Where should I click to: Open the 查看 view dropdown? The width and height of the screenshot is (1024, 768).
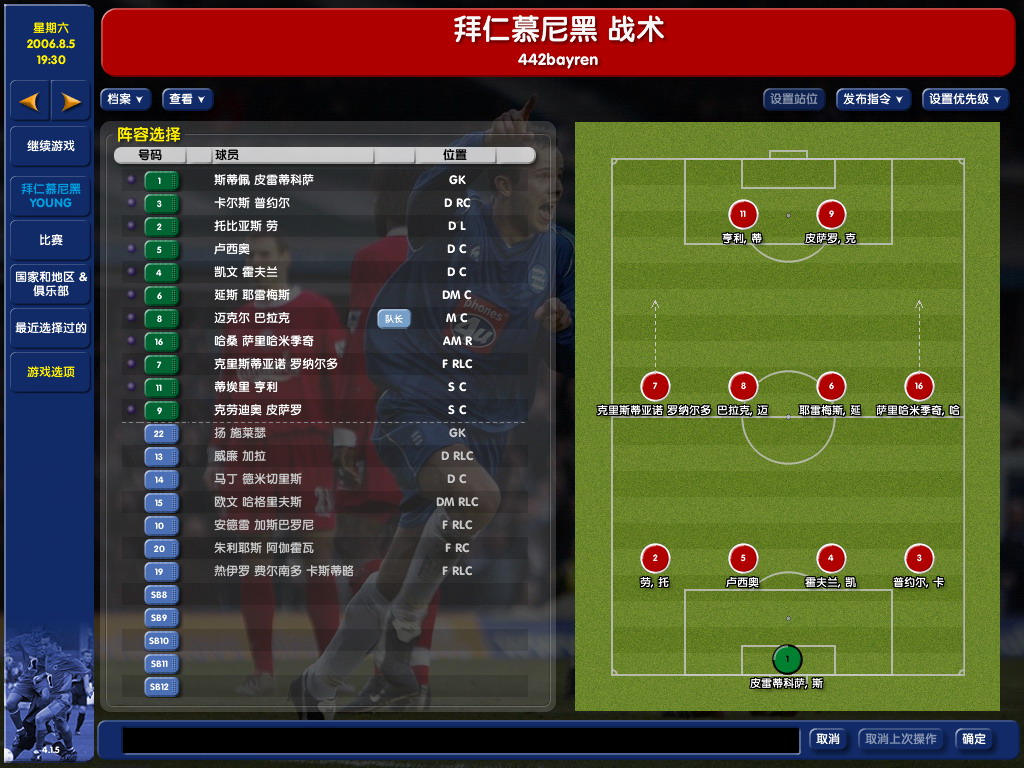187,99
